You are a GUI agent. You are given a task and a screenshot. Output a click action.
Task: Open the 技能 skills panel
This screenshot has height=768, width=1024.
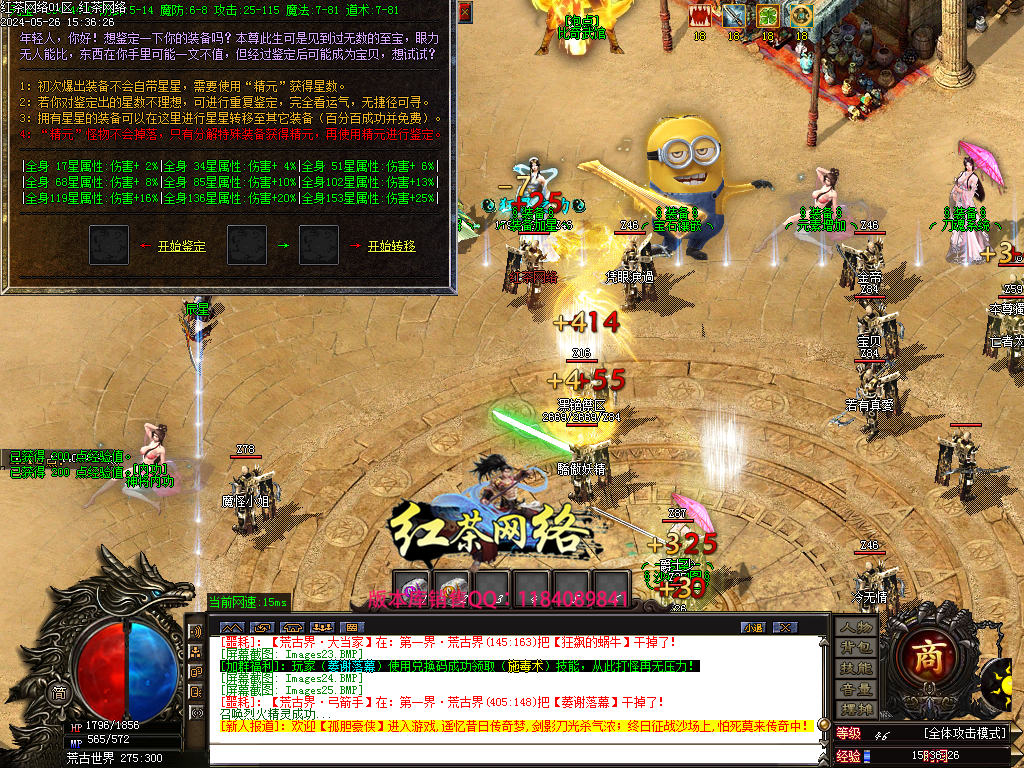pyautogui.click(x=856, y=668)
